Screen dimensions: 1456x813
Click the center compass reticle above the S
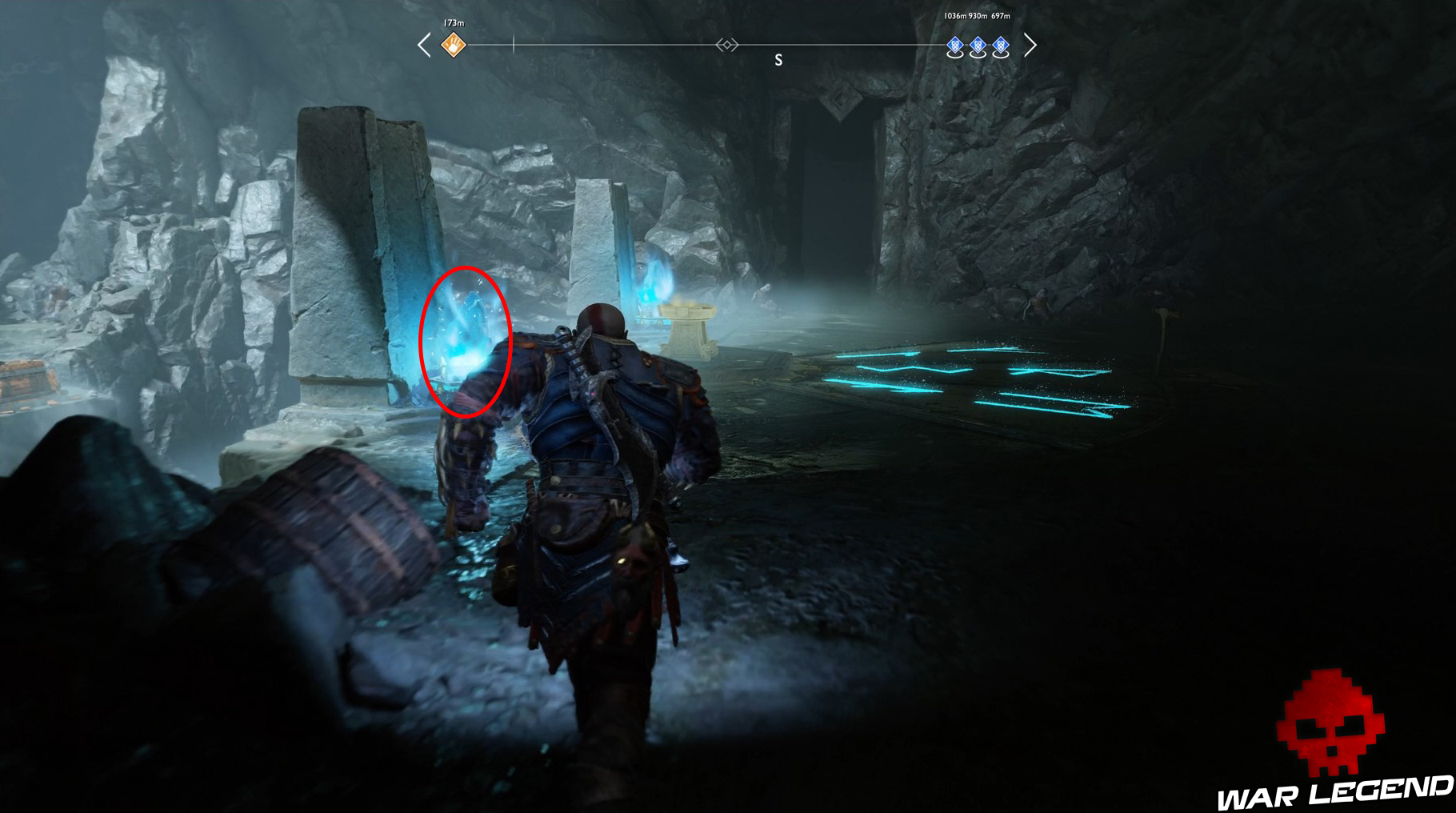pyautogui.click(x=726, y=46)
